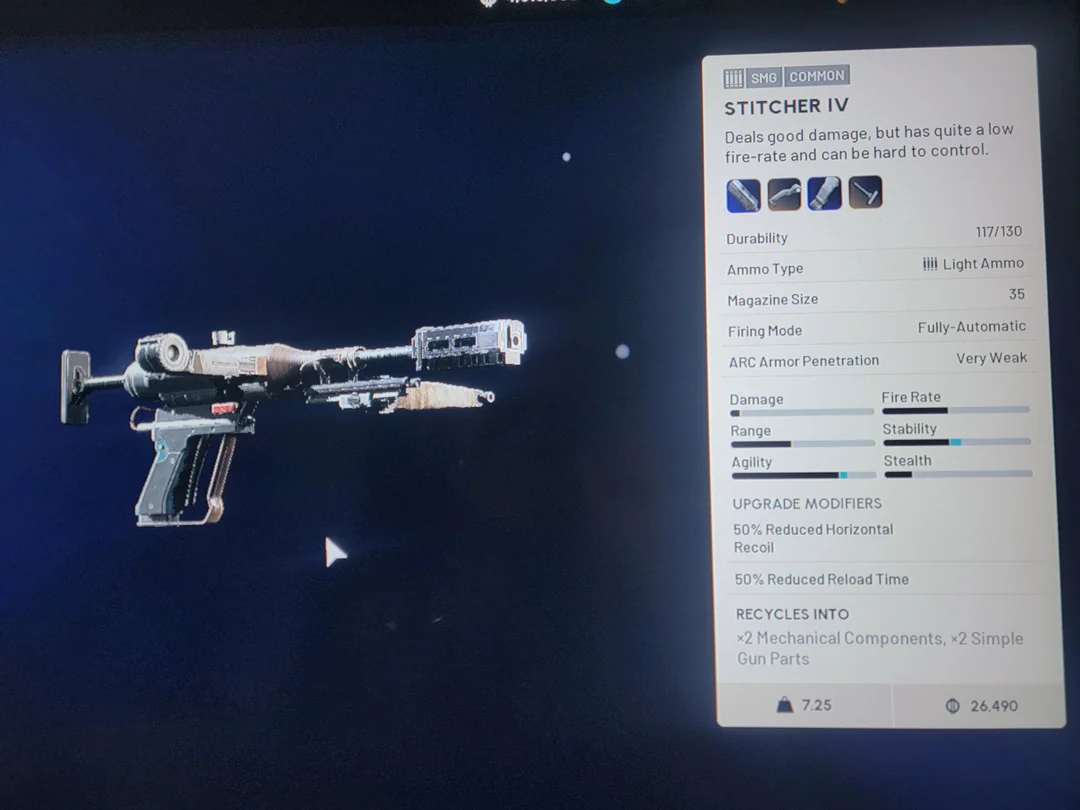Click the angled underbarrel grip attachment icon
Viewport: 1080px width, 810px height.
tap(784, 193)
